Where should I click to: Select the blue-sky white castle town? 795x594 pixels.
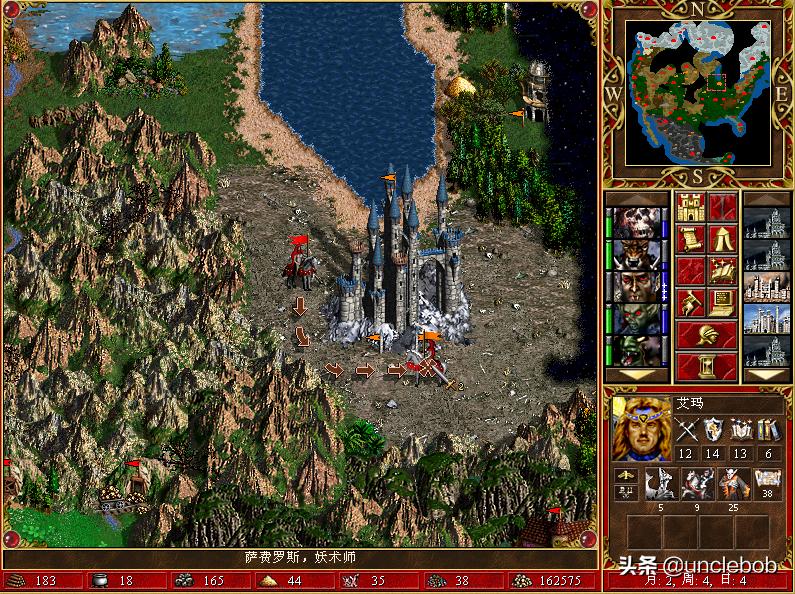[767, 318]
